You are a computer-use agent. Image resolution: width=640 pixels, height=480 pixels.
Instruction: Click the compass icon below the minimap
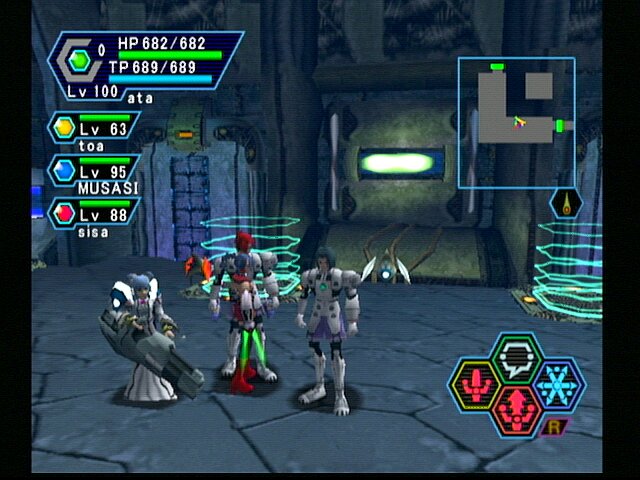pyautogui.click(x=567, y=203)
